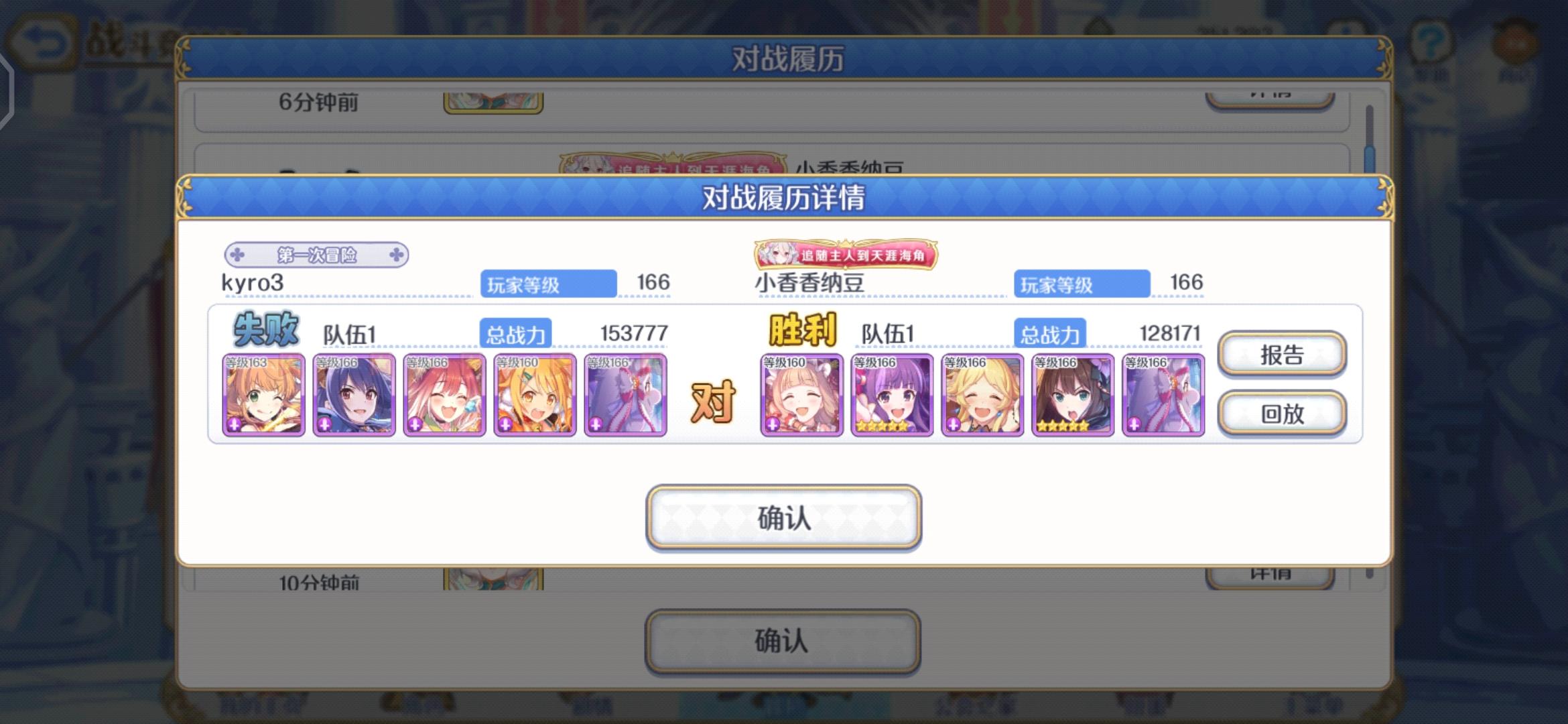Screen dimensions: 1568x724
Task: Select the opponent's five-star brown-haired character
Action: tap(1072, 394)
